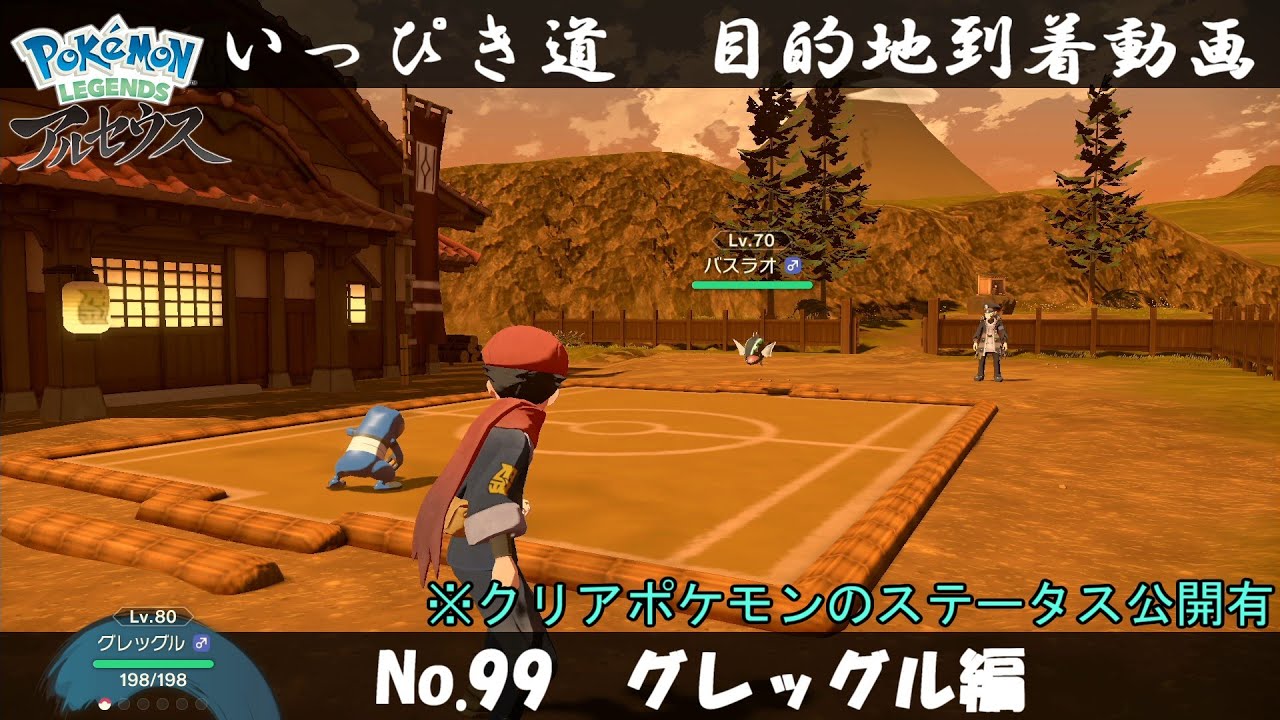Click the Lv.70 level badge above バスラオ
This screenshot has height=720, width=1280.
750,241
